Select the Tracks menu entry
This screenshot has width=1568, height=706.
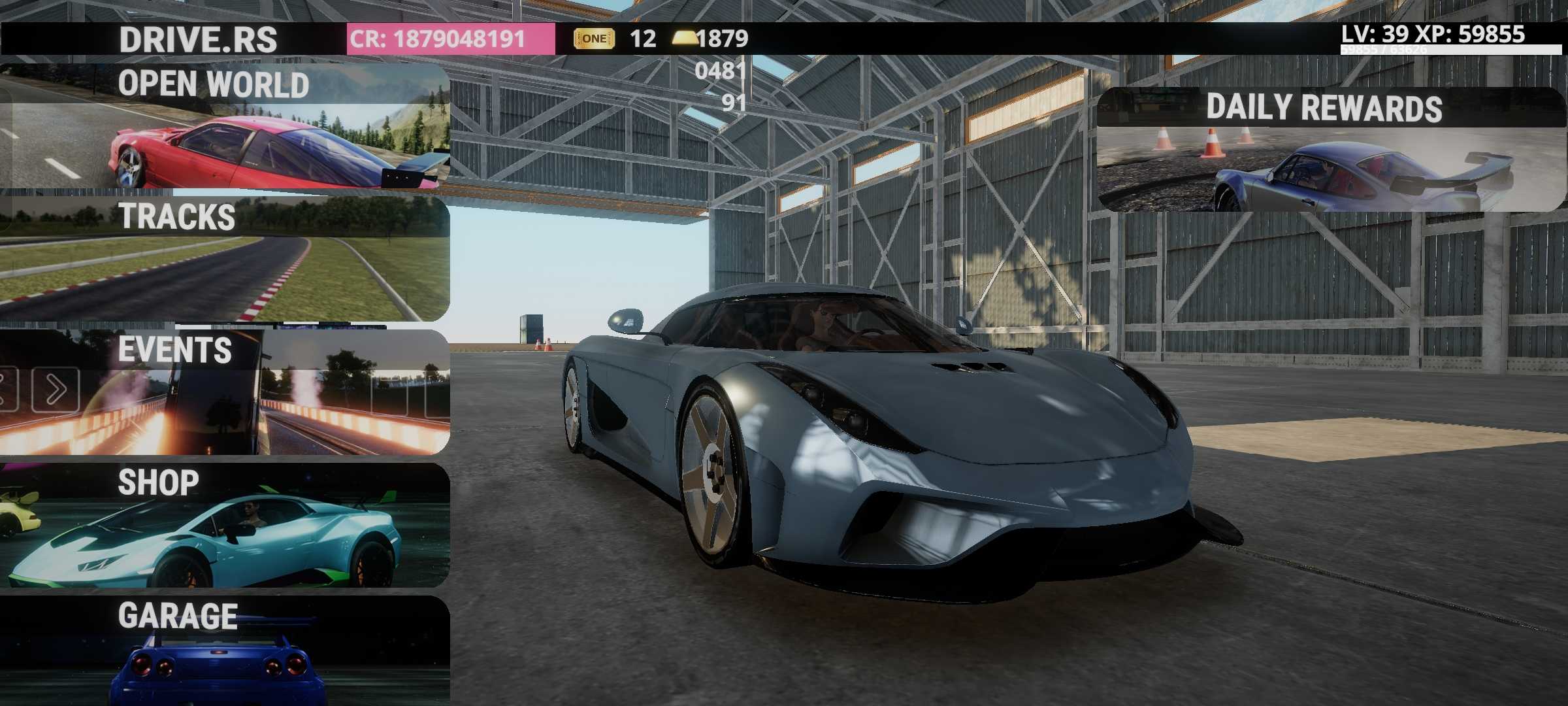pyautogui.click(x=225, y=259)
